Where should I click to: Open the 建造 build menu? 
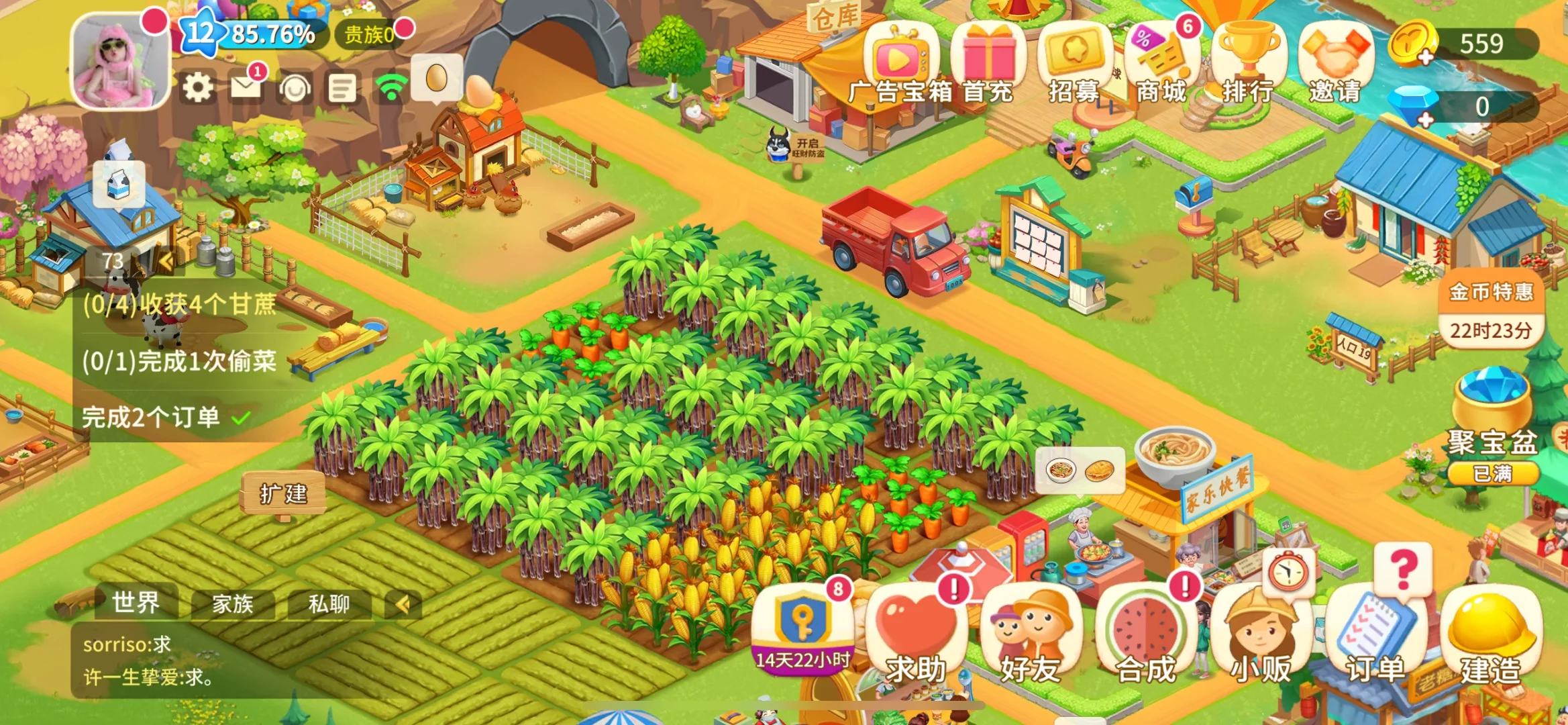(x=1491, y=634)
